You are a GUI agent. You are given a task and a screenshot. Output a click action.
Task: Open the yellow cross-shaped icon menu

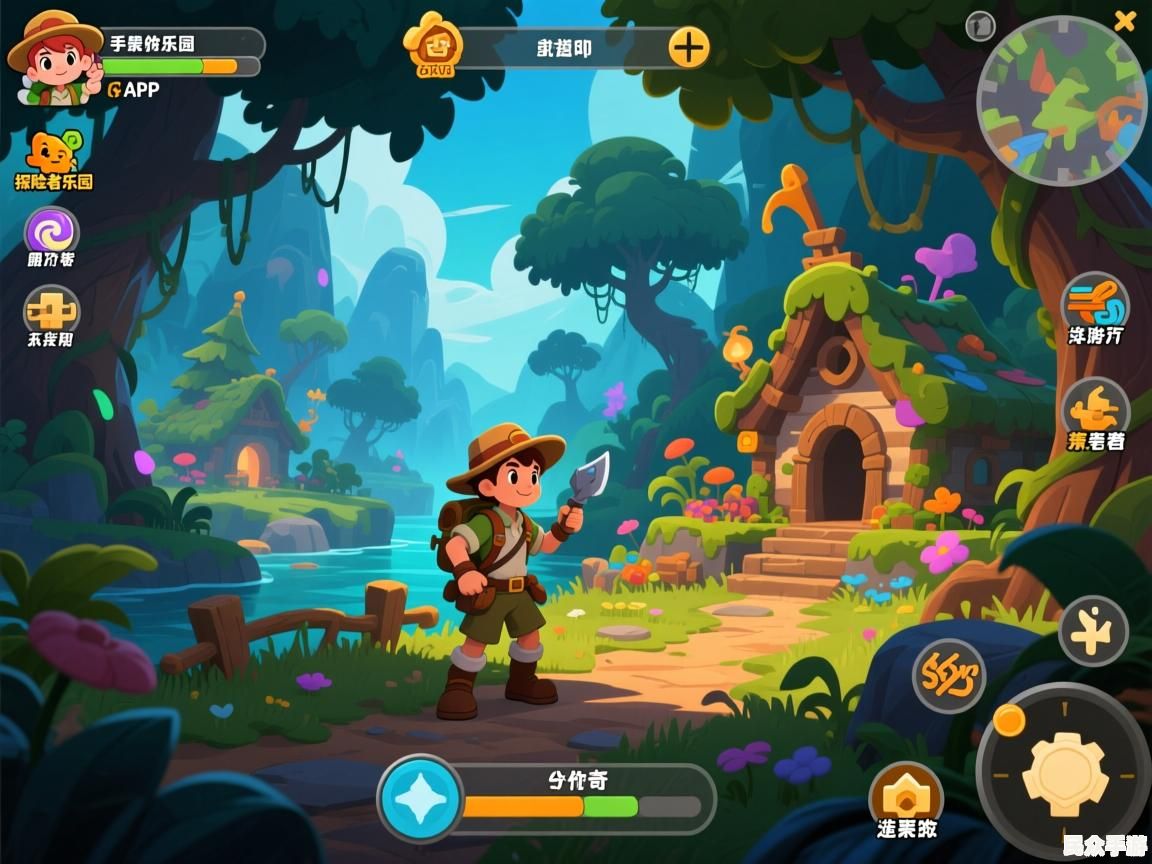(x=51, y=311)
